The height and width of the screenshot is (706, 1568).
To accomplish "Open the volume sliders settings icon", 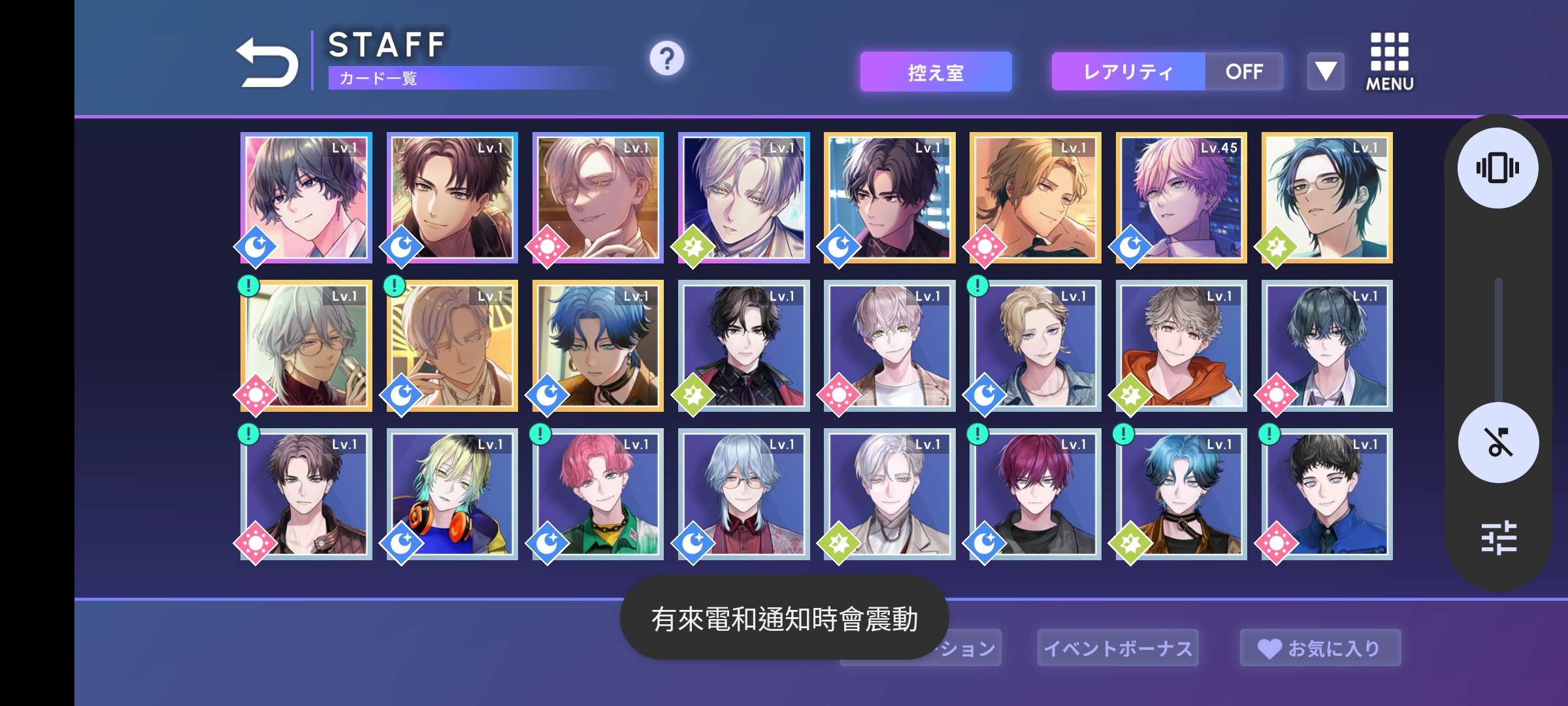I will pos(1498,537).
